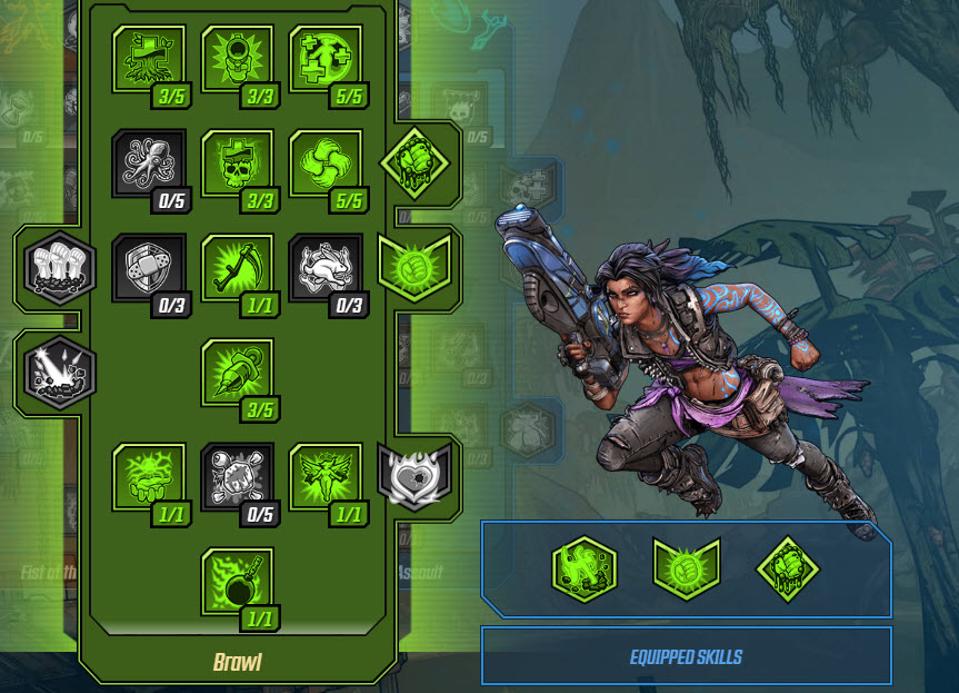
Task: Add a point to the octopus skill
Action: 149,163
